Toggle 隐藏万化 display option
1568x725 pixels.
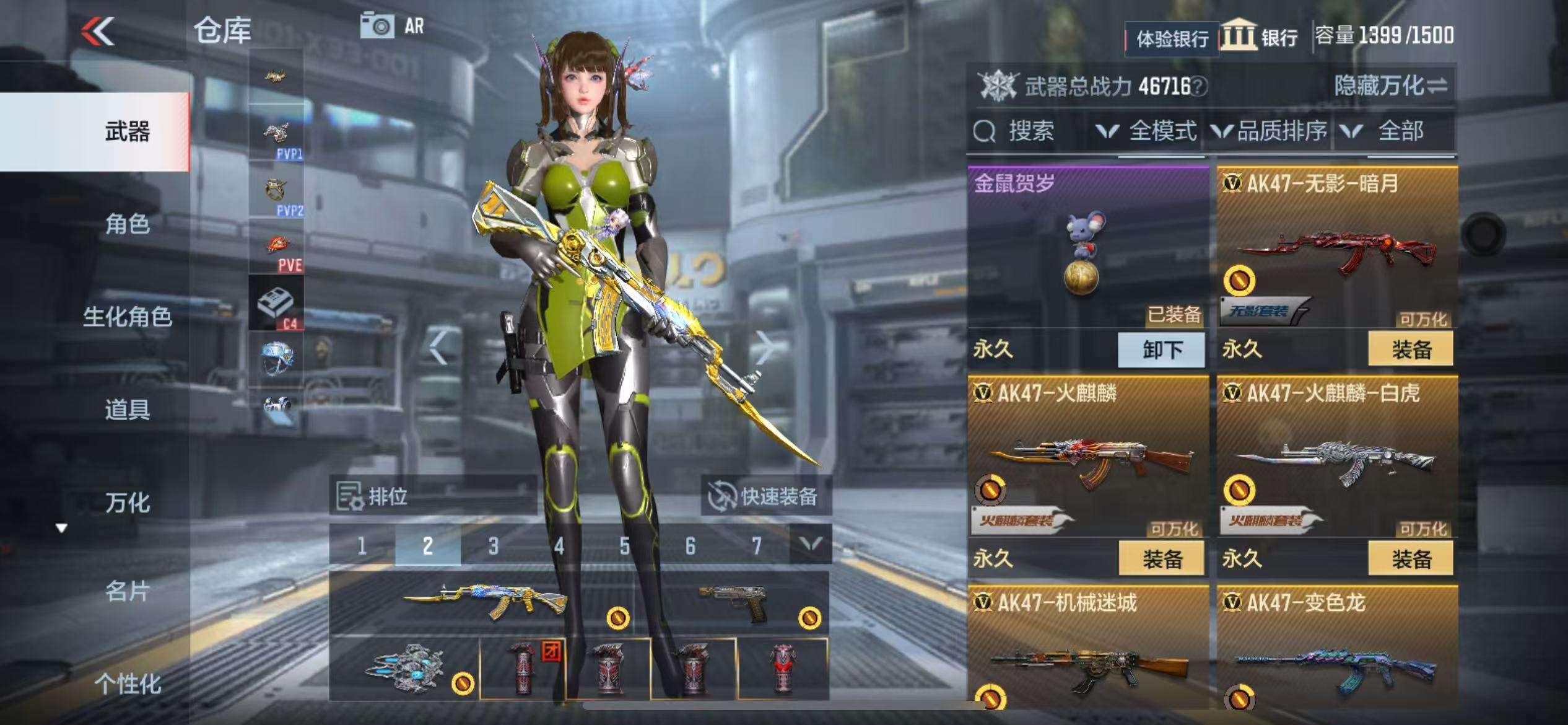[x=1390, y=86]
